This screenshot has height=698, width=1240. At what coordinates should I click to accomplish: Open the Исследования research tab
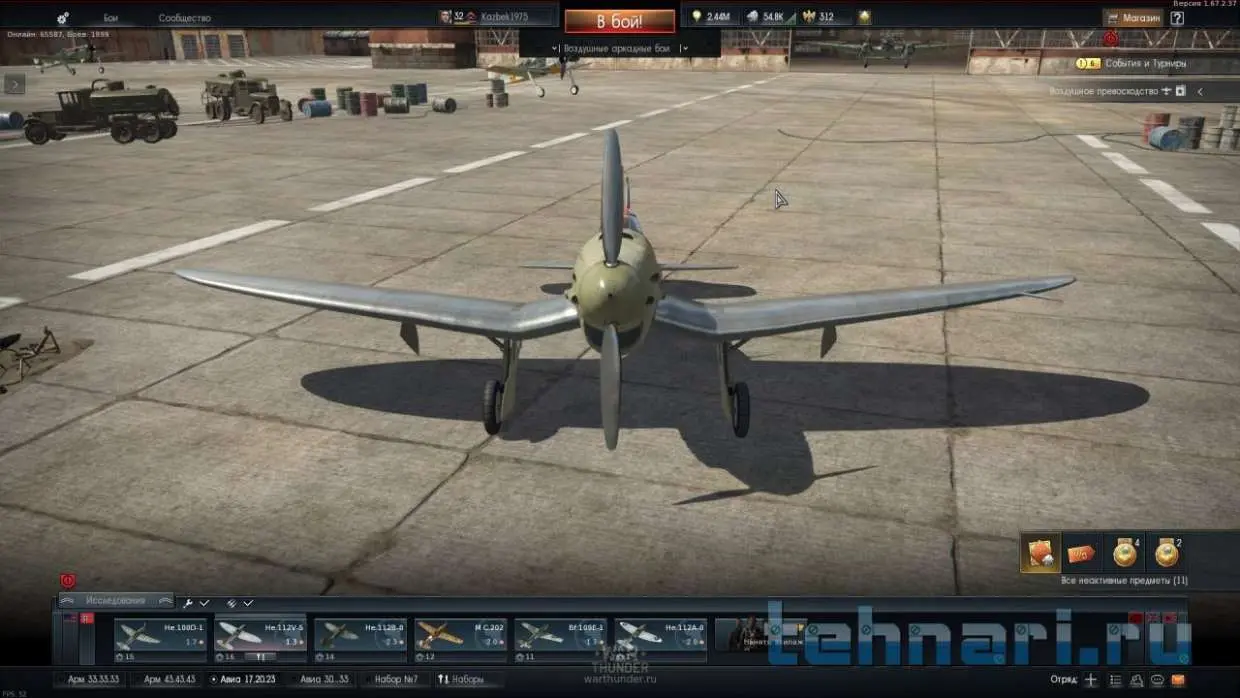[115, 601]
